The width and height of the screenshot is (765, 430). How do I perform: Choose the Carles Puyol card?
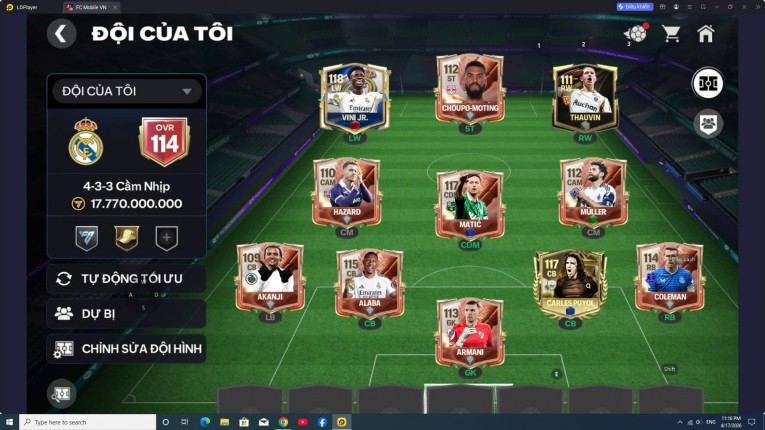(x=570, y=283)
